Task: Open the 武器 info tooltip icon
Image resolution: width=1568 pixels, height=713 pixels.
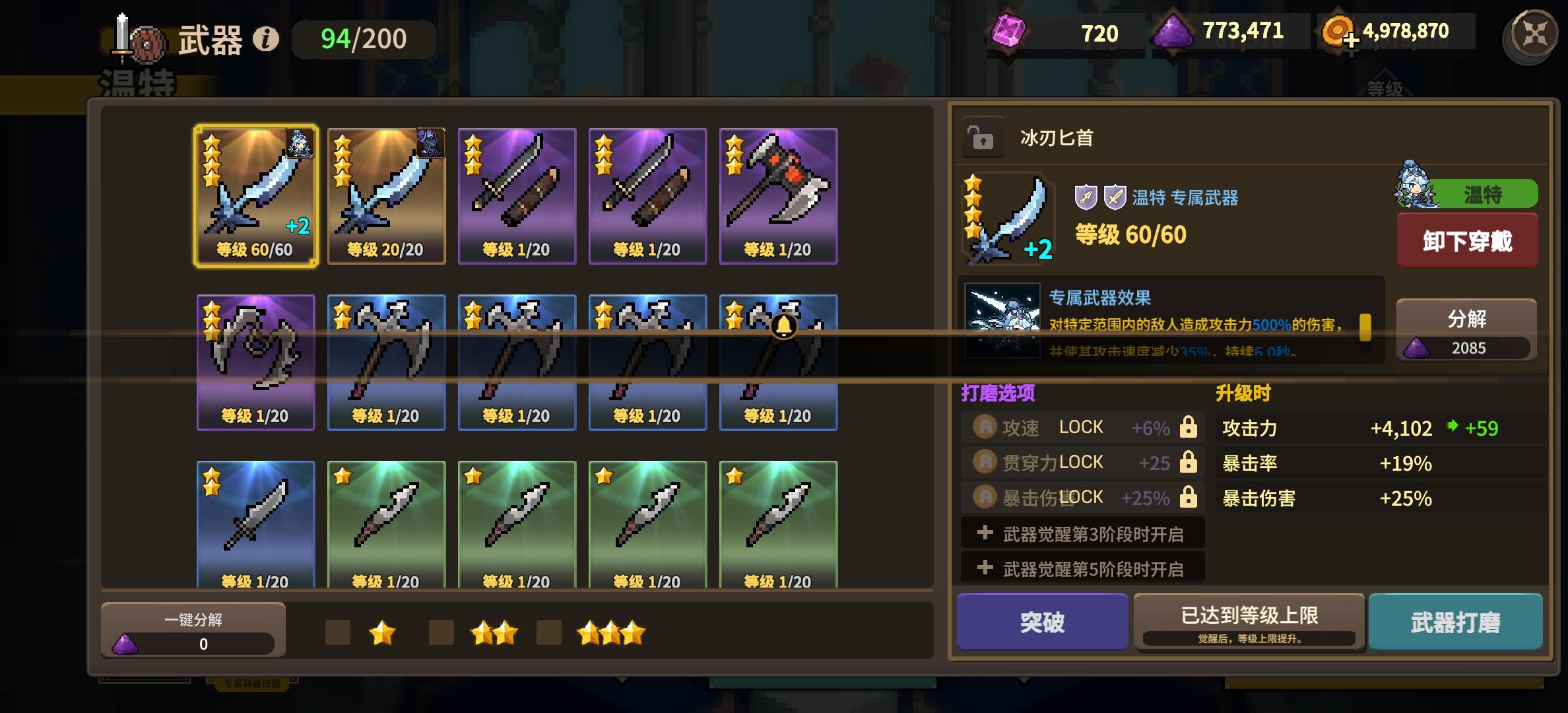Action: 265,38
